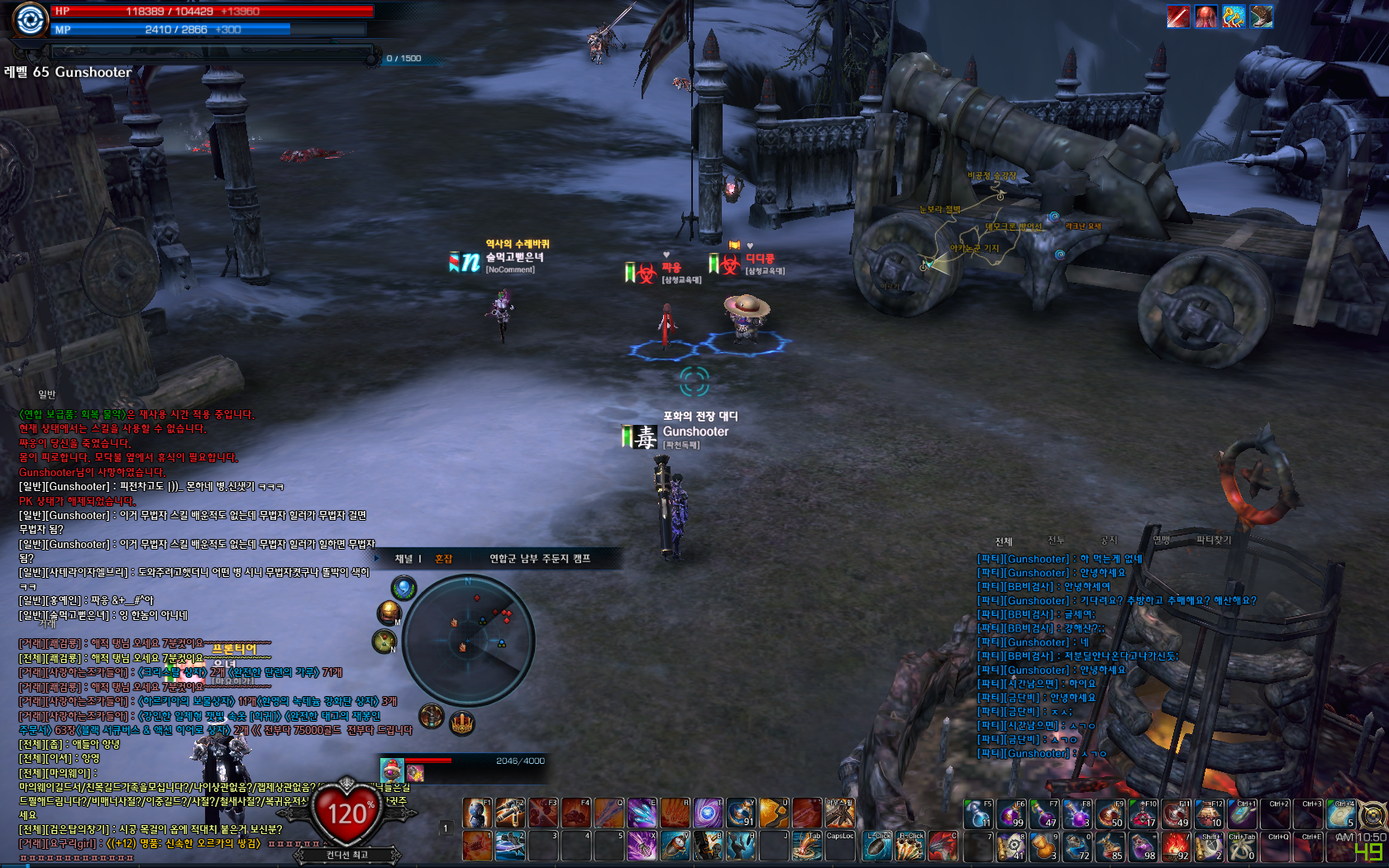Open the world map button marked M

coord(389,613)
